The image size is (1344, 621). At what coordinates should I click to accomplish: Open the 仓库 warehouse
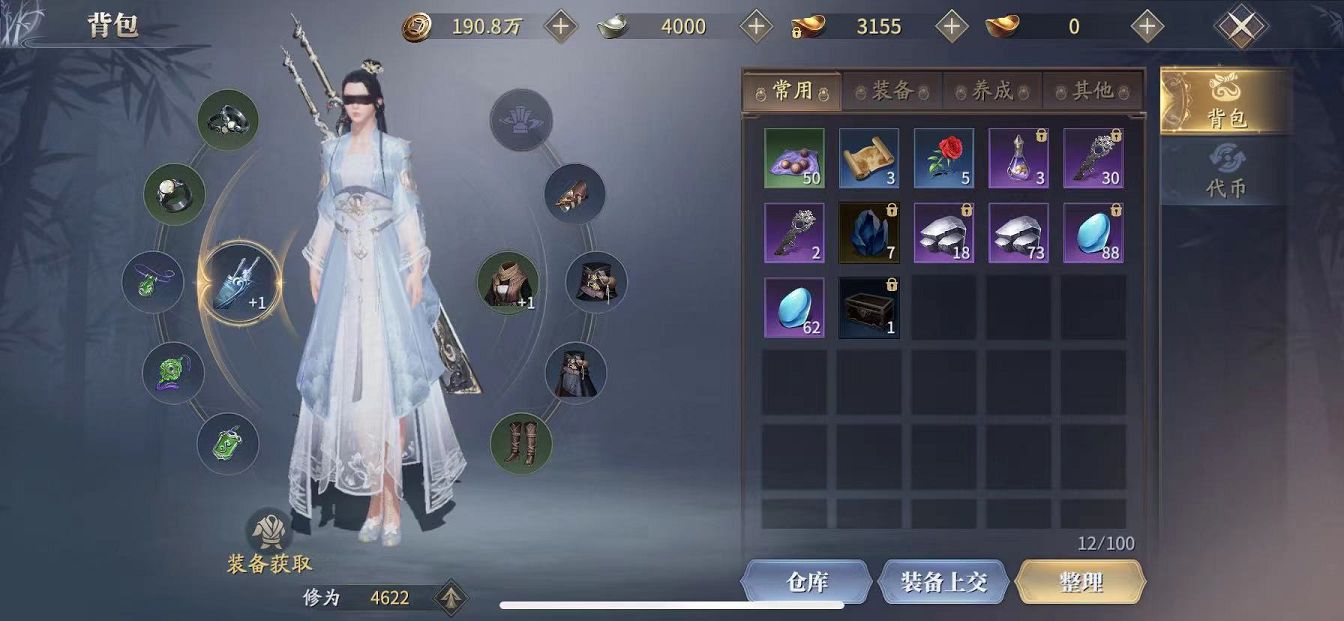point(806,581)
